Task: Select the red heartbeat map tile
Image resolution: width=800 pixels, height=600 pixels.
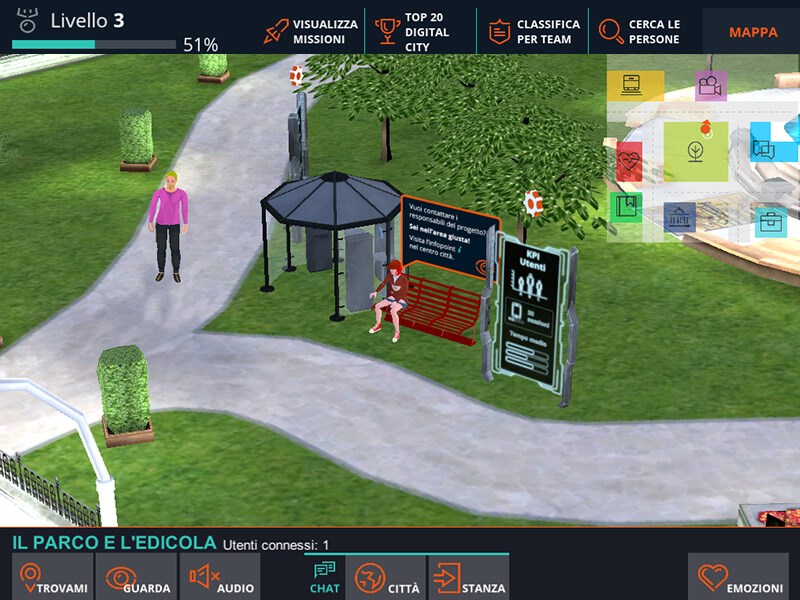Action: tap(628, 160)
